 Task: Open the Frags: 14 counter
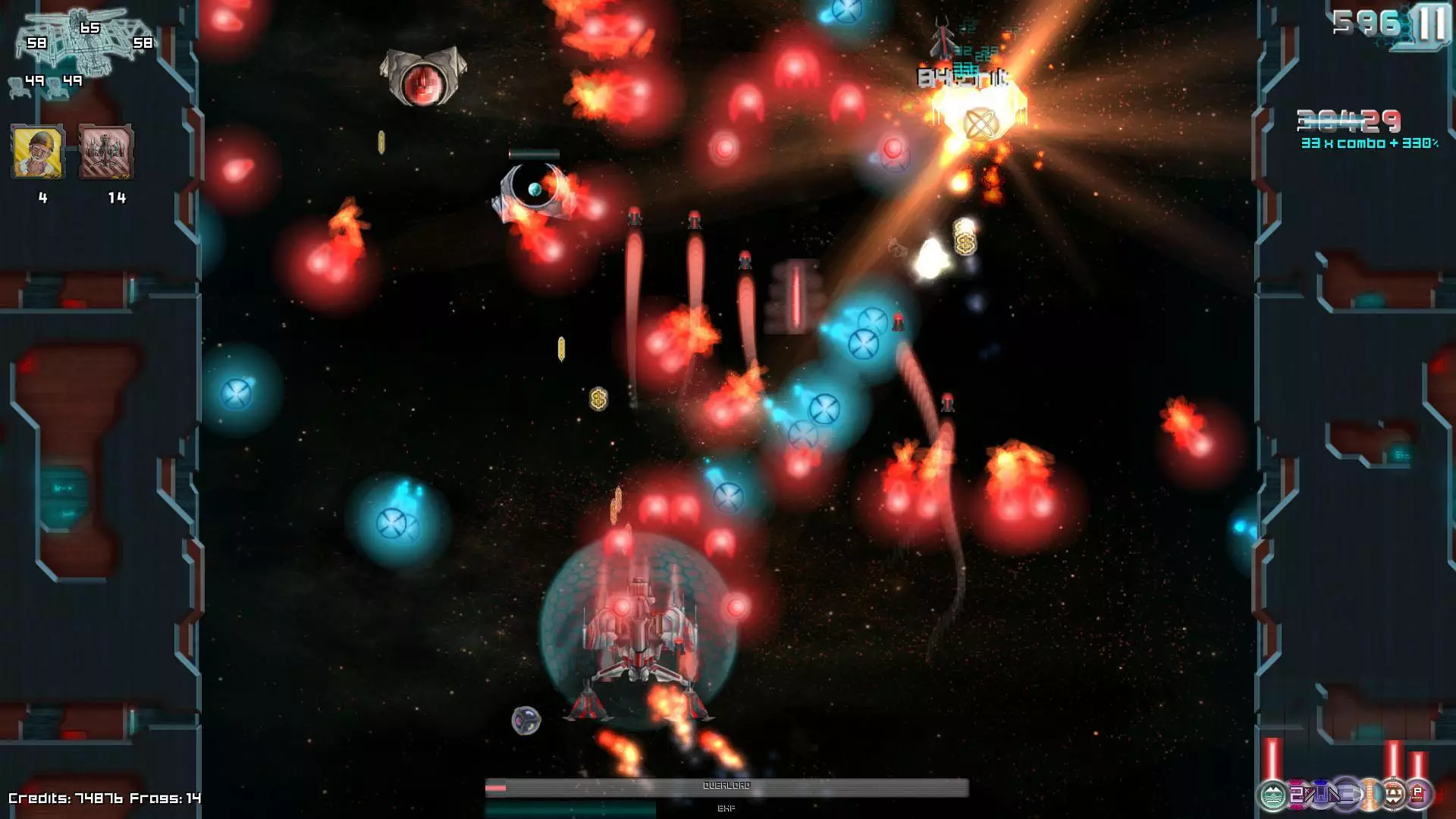pyautogui.click(x=163, y=798)
